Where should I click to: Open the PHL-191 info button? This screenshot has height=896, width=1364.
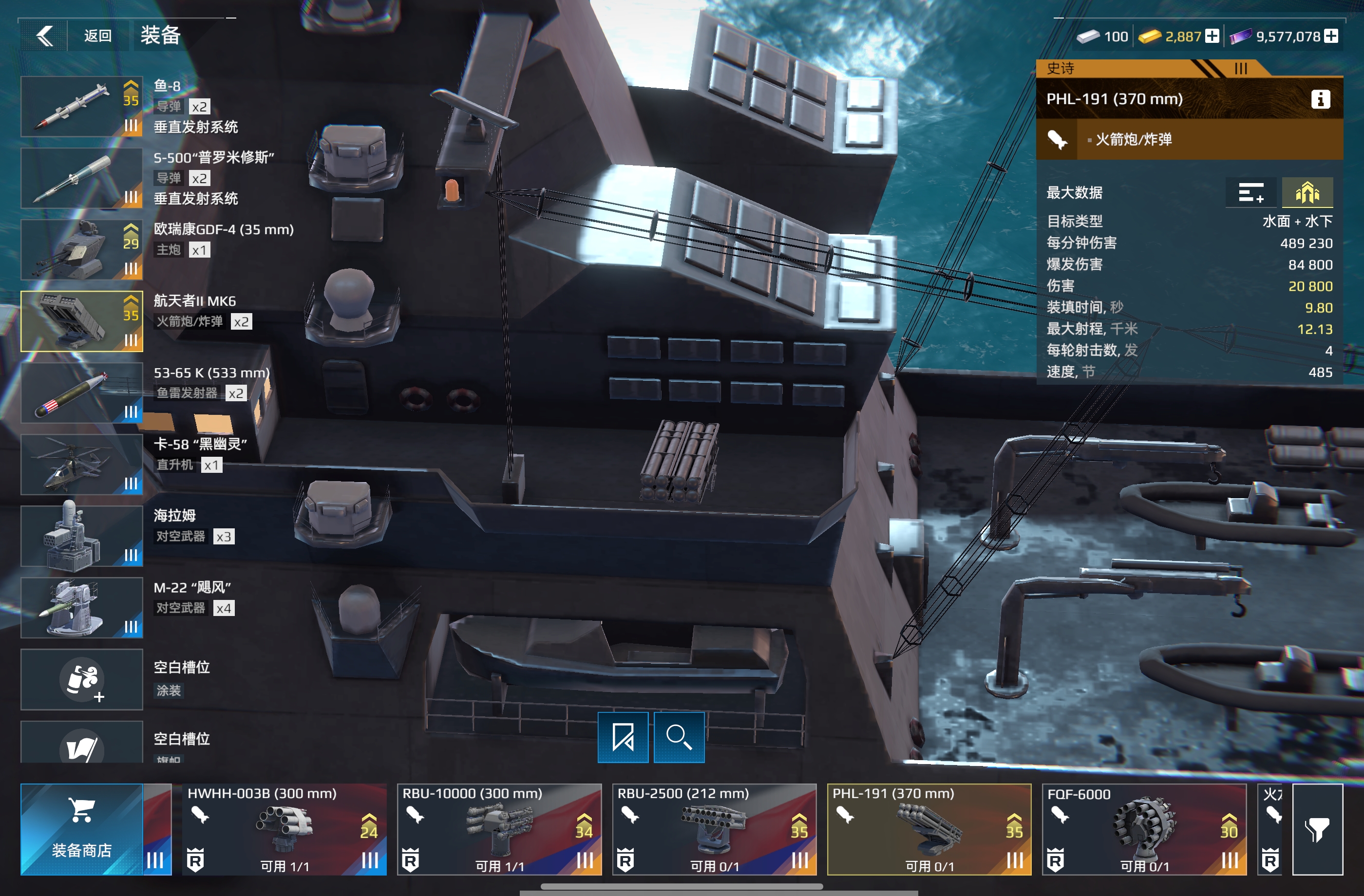tap(1321, 99)
